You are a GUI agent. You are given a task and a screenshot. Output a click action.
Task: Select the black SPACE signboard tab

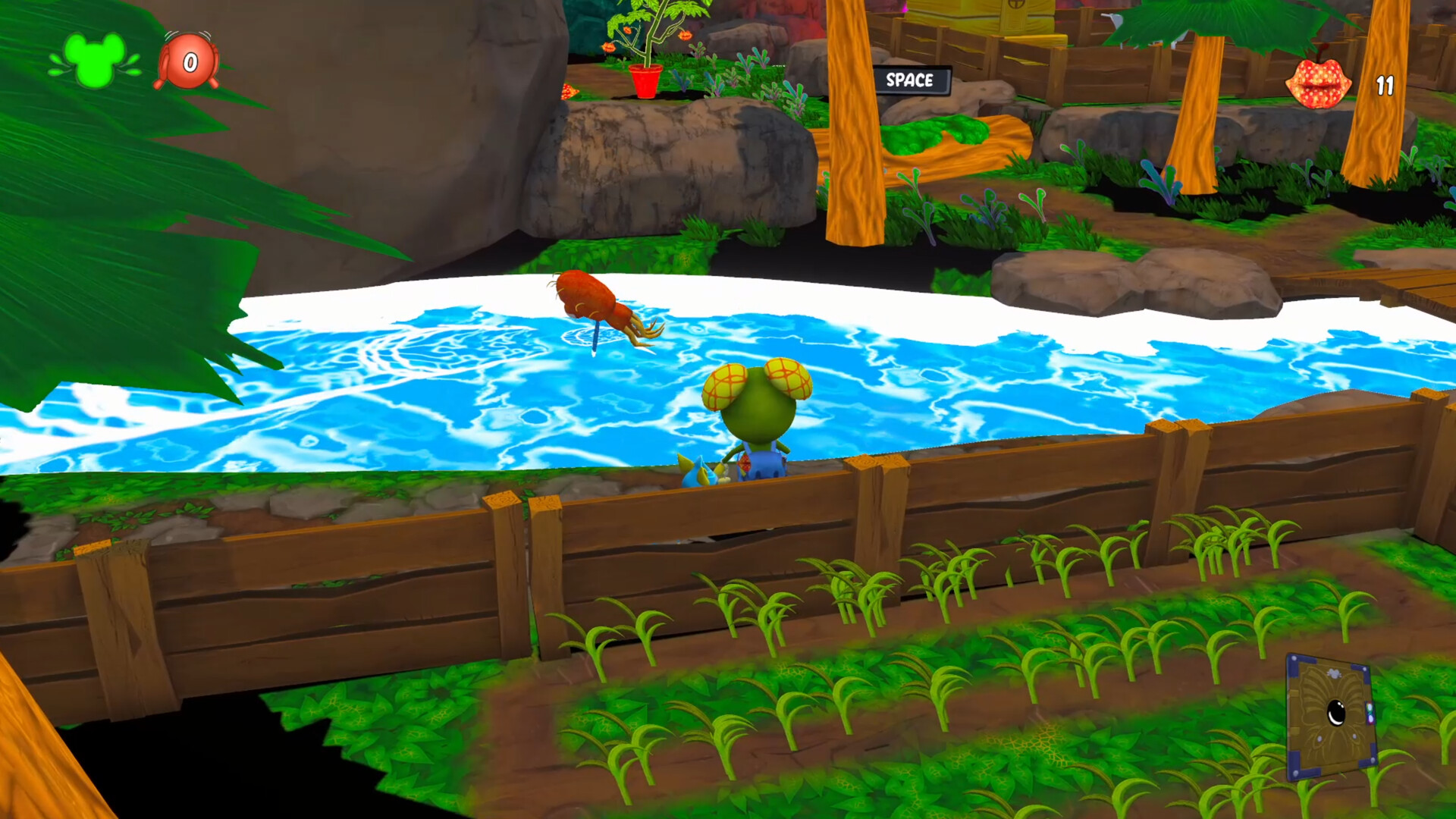click(x=913, y=81)
